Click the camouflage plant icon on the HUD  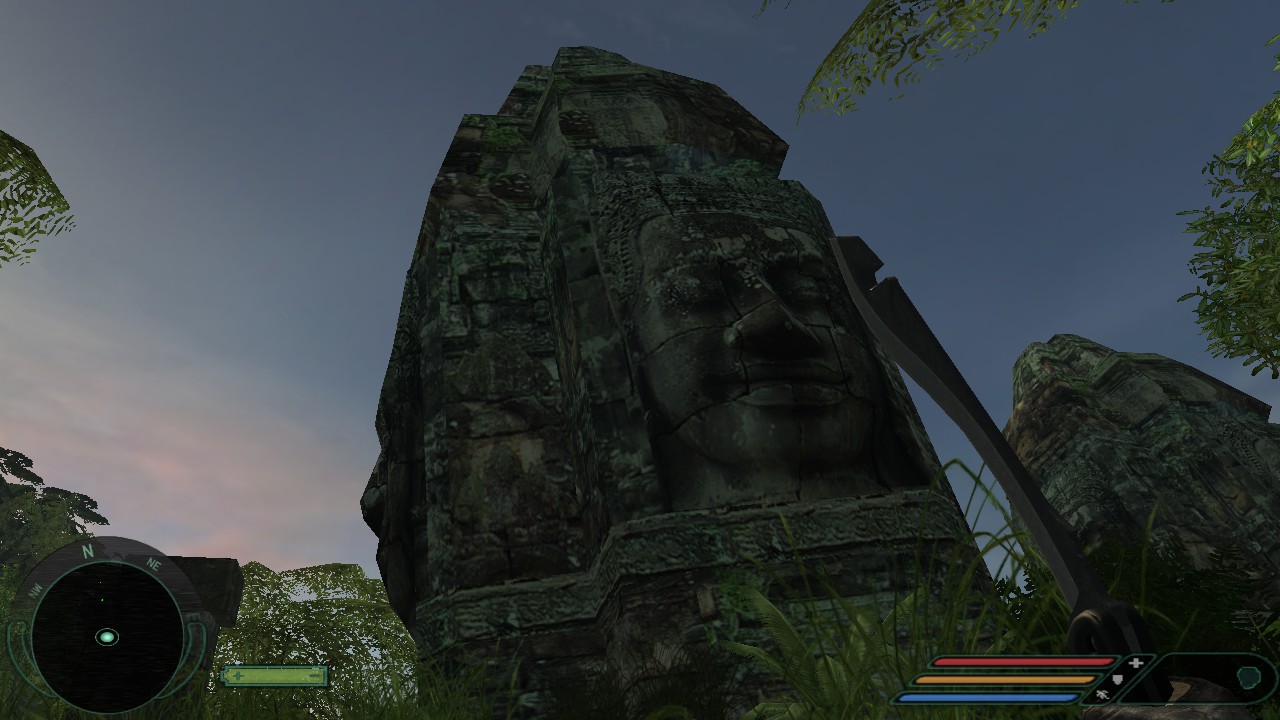click(1103, 695)
